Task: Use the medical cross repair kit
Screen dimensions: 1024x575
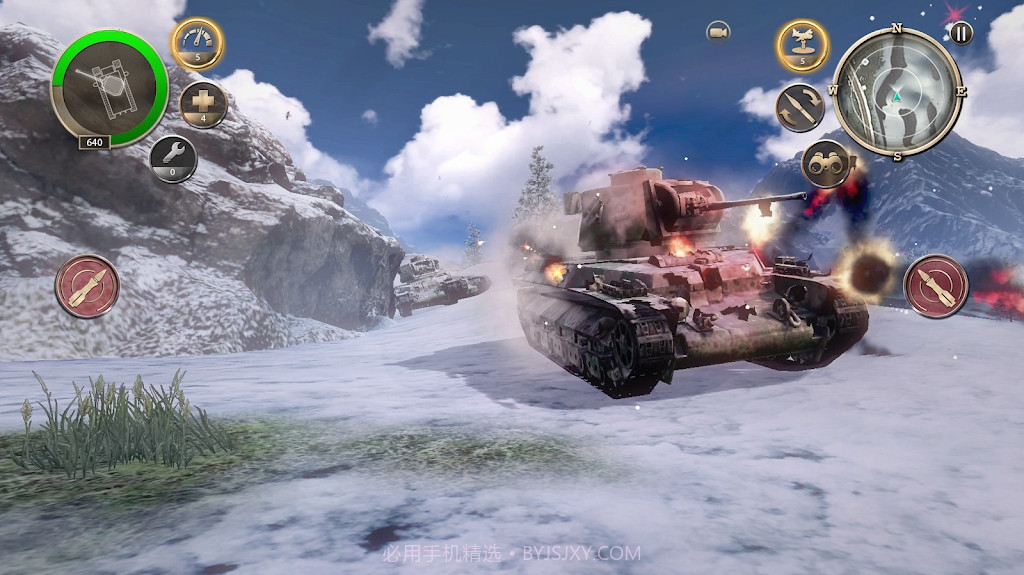Action: [x=203, y=104]
